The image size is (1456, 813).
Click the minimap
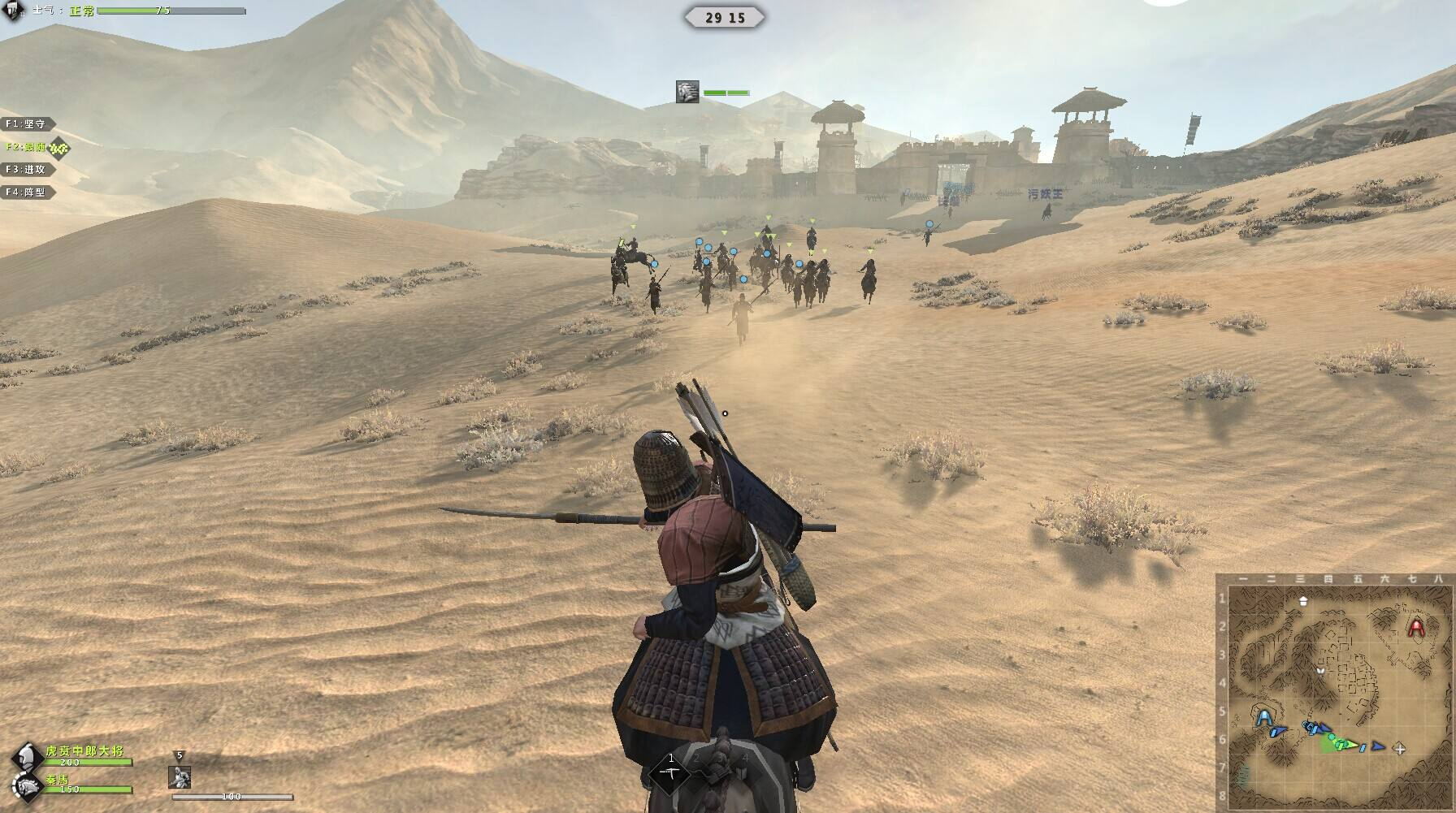pos(1336,690)
